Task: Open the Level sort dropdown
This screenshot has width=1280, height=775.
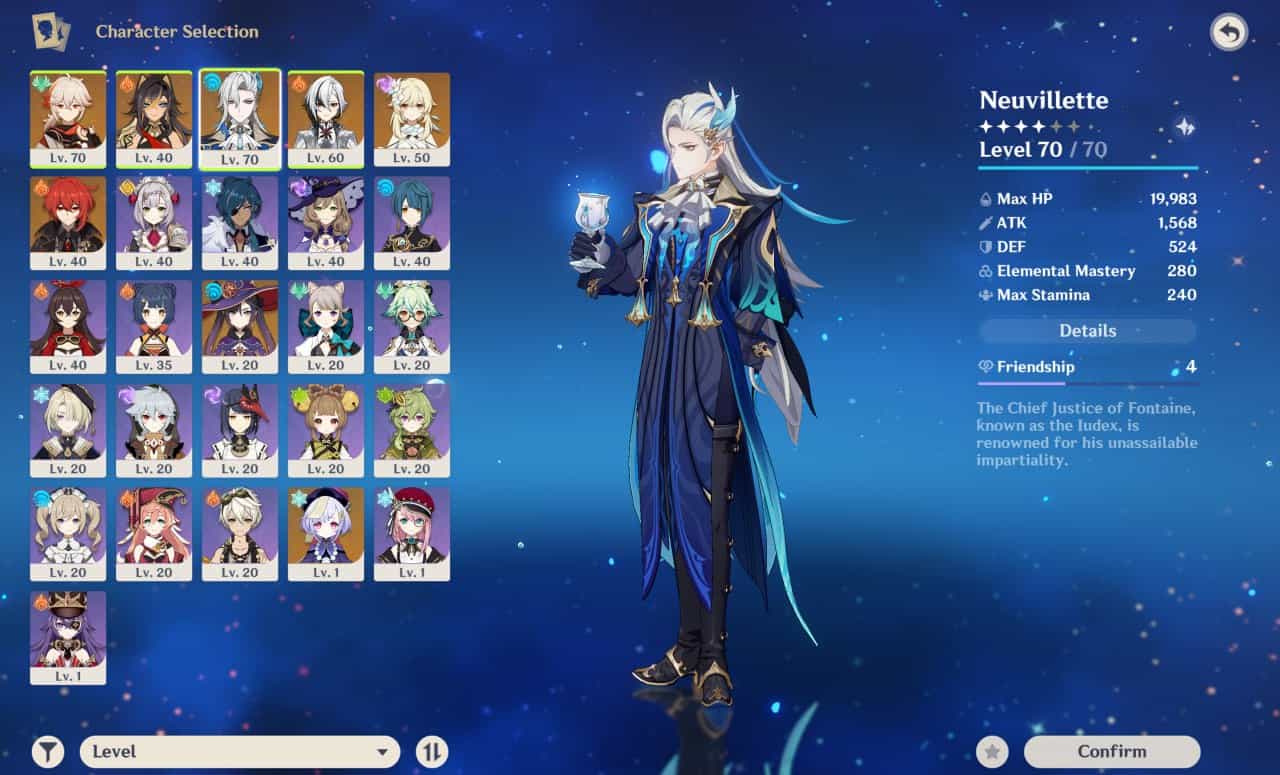Action: pyautogui.click(x=239, y=751)
